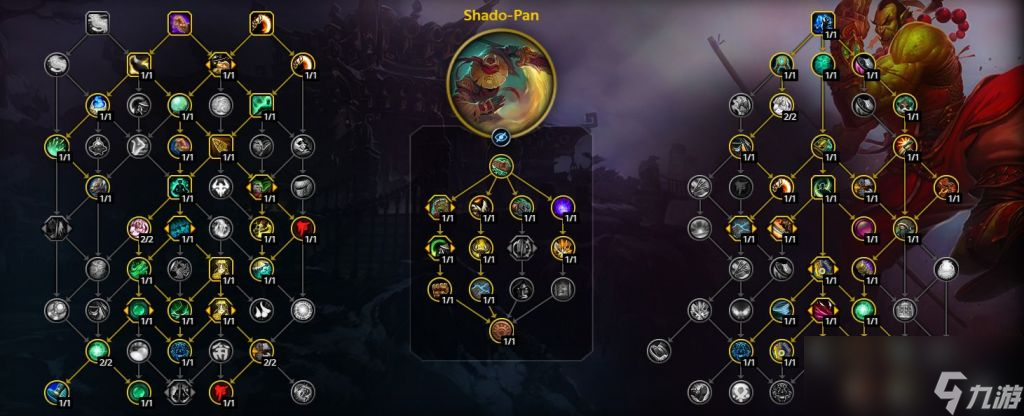1024x416 pixels.
Task: Select the magenta slash talent in the spec tree
Action: pos(822,308)
